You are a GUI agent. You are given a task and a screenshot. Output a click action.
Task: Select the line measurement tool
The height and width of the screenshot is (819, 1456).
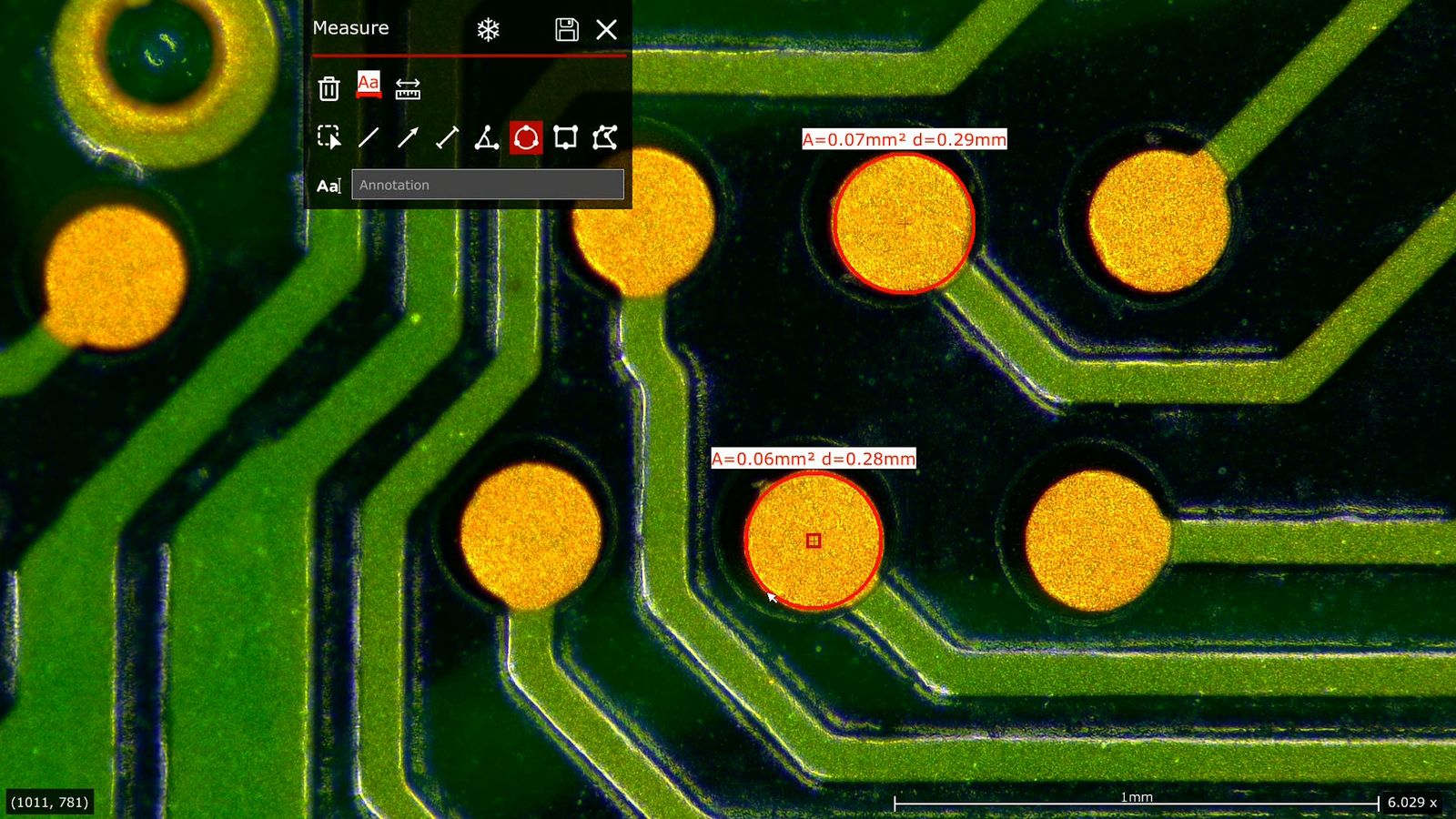coord(370,137)
